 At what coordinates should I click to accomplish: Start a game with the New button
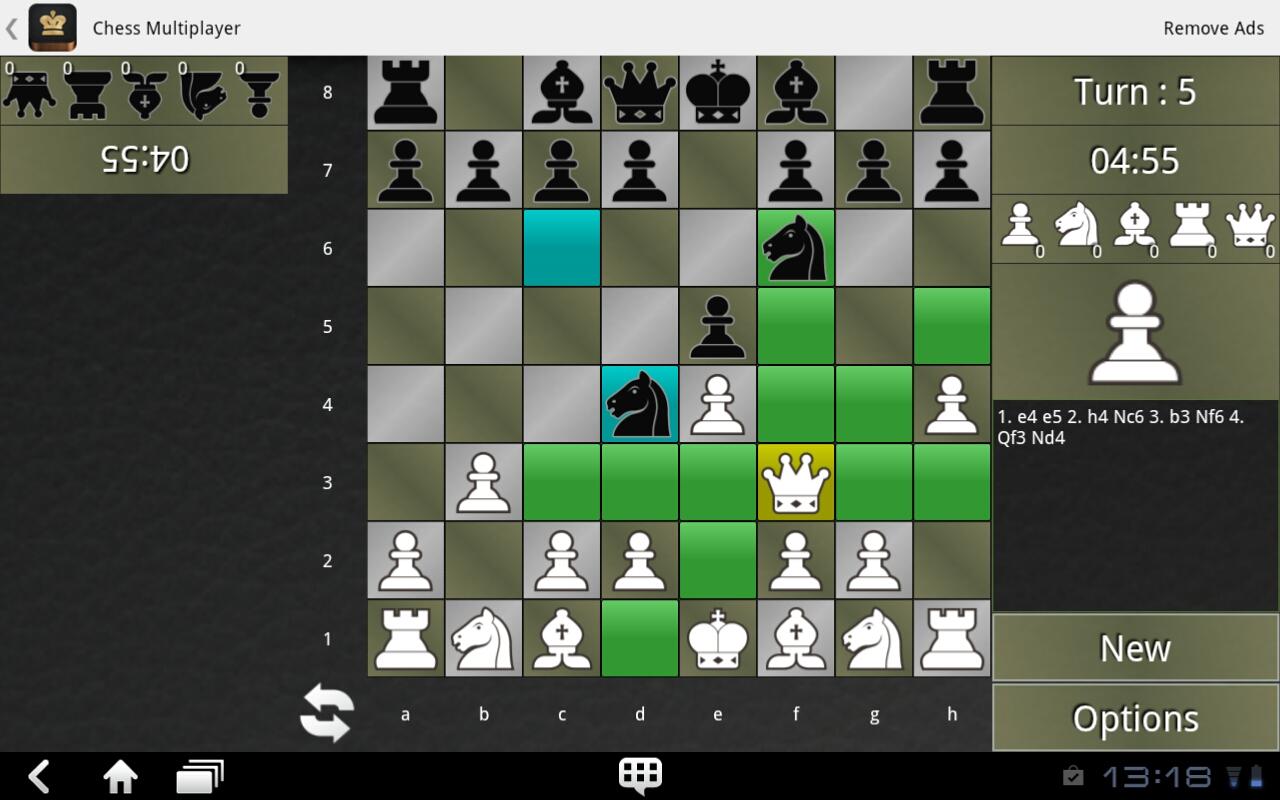[1134, 648]
